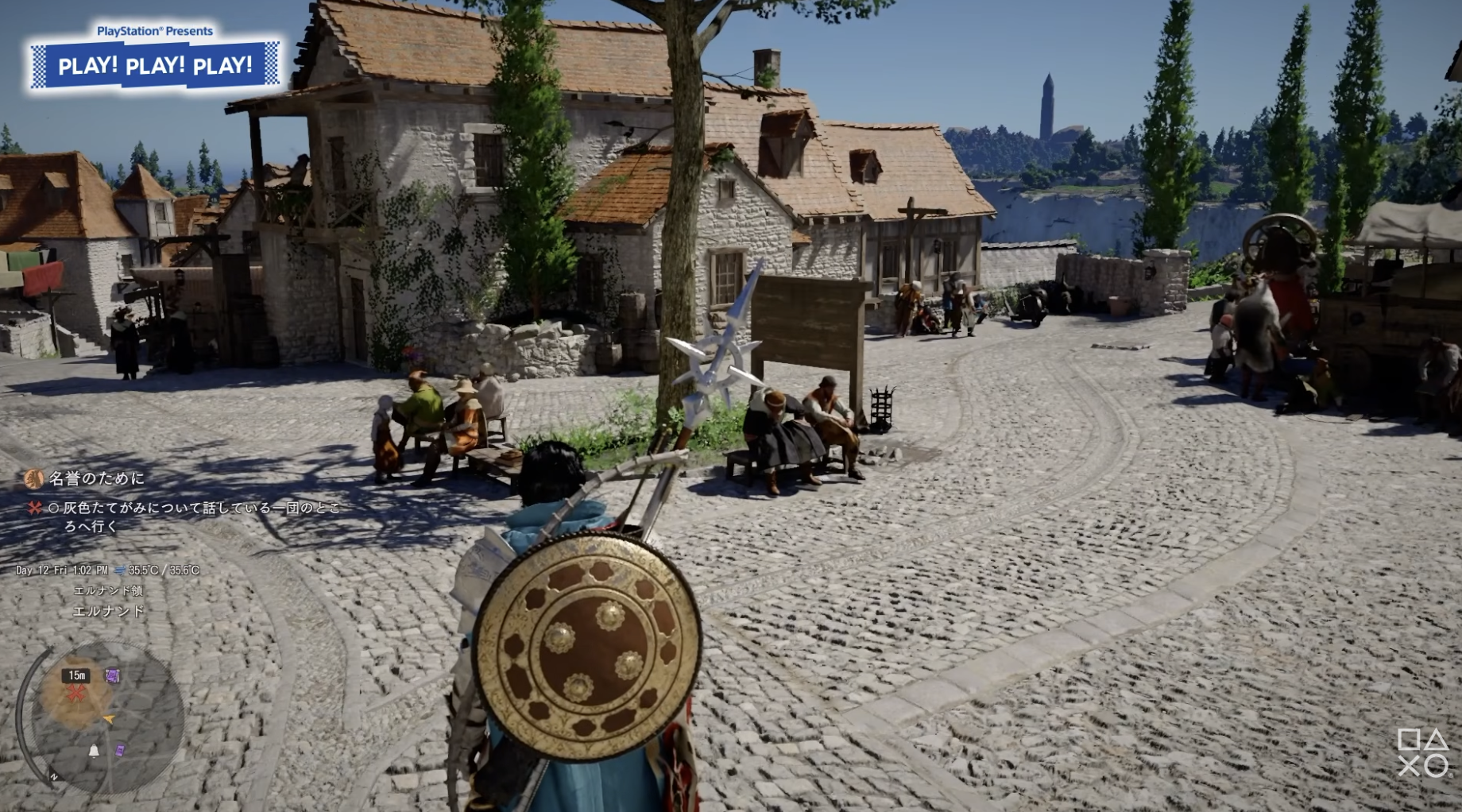Select the yellow player arrow on minimap
The image size is (1462, 812).
pyautogui.click(x=109, y=719)
